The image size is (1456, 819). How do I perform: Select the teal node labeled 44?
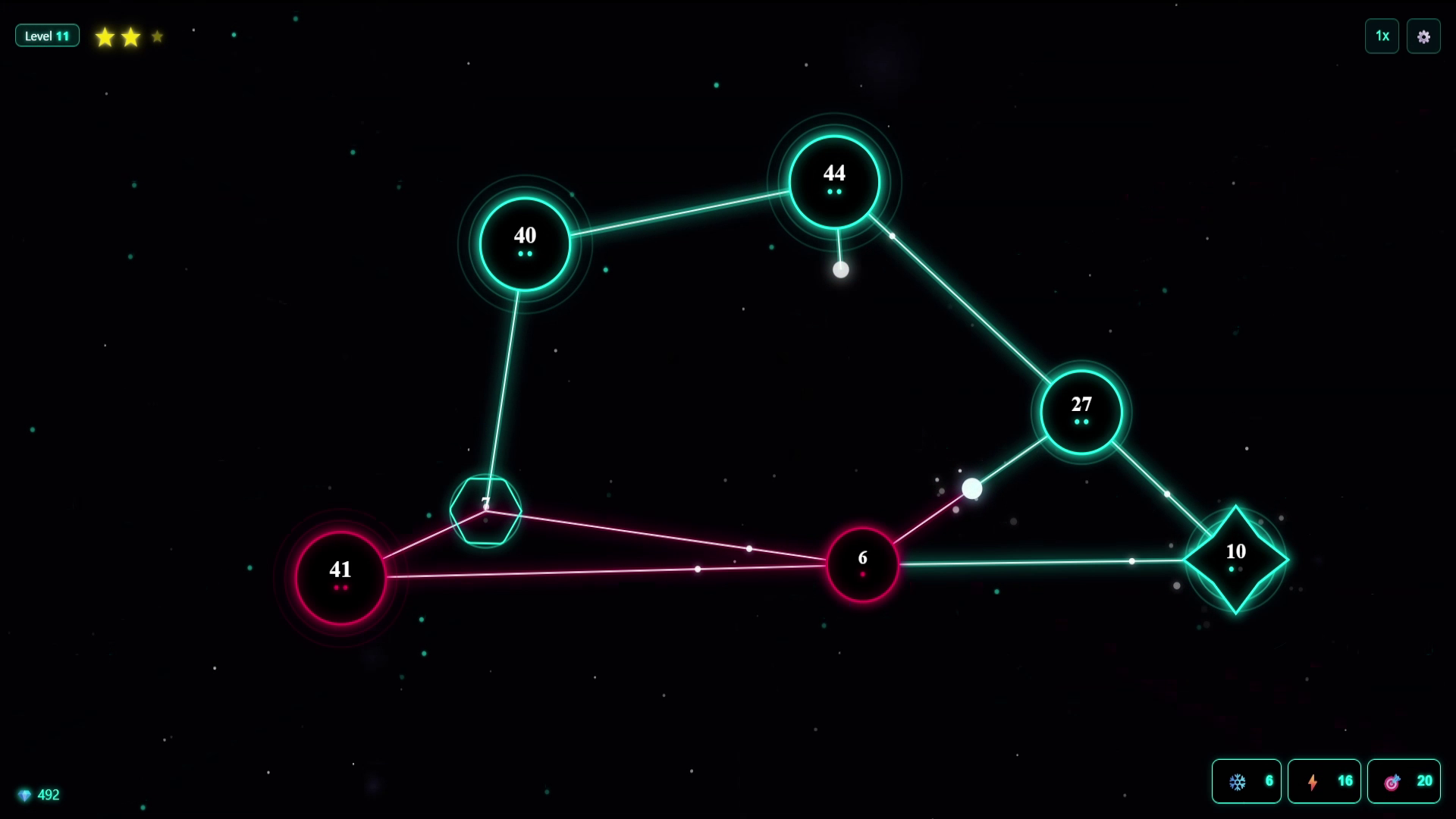tap(834, 178)
